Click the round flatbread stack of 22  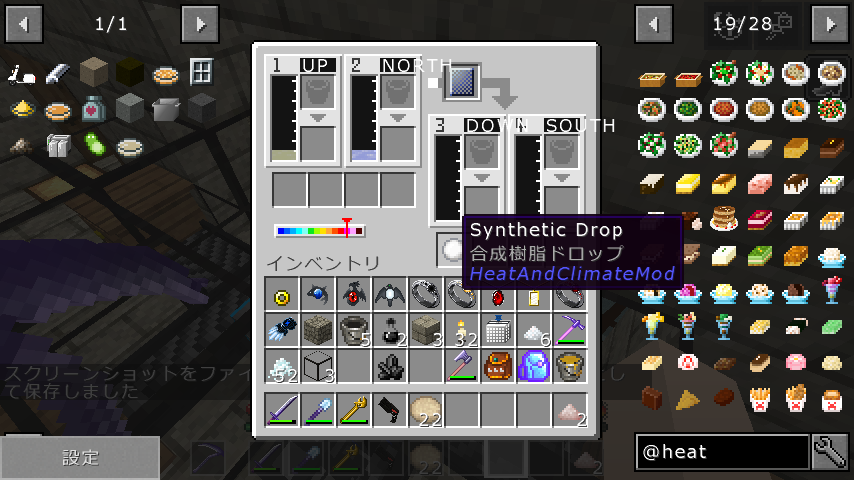[x=426, y=409]
